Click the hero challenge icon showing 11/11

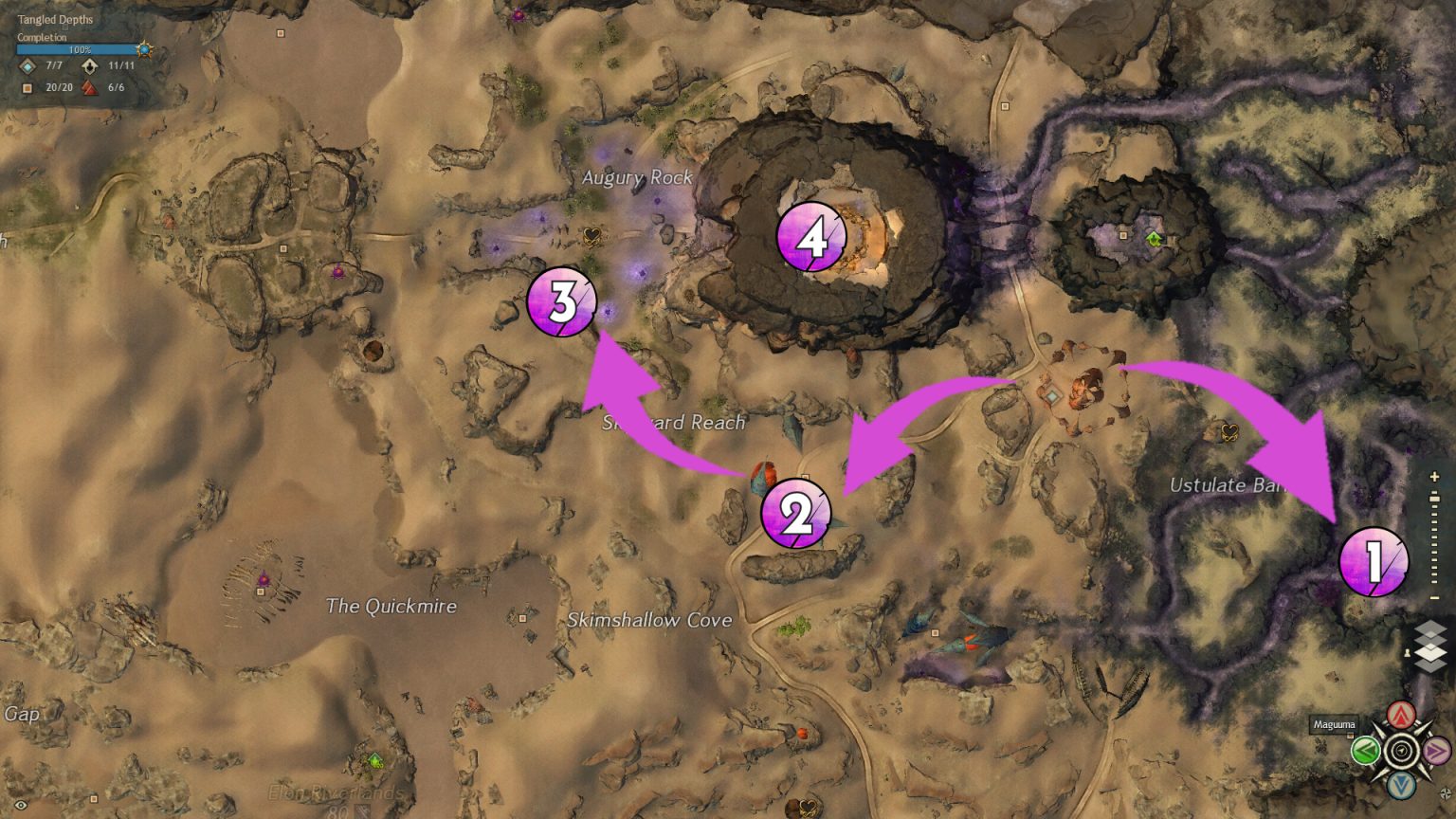90,66
